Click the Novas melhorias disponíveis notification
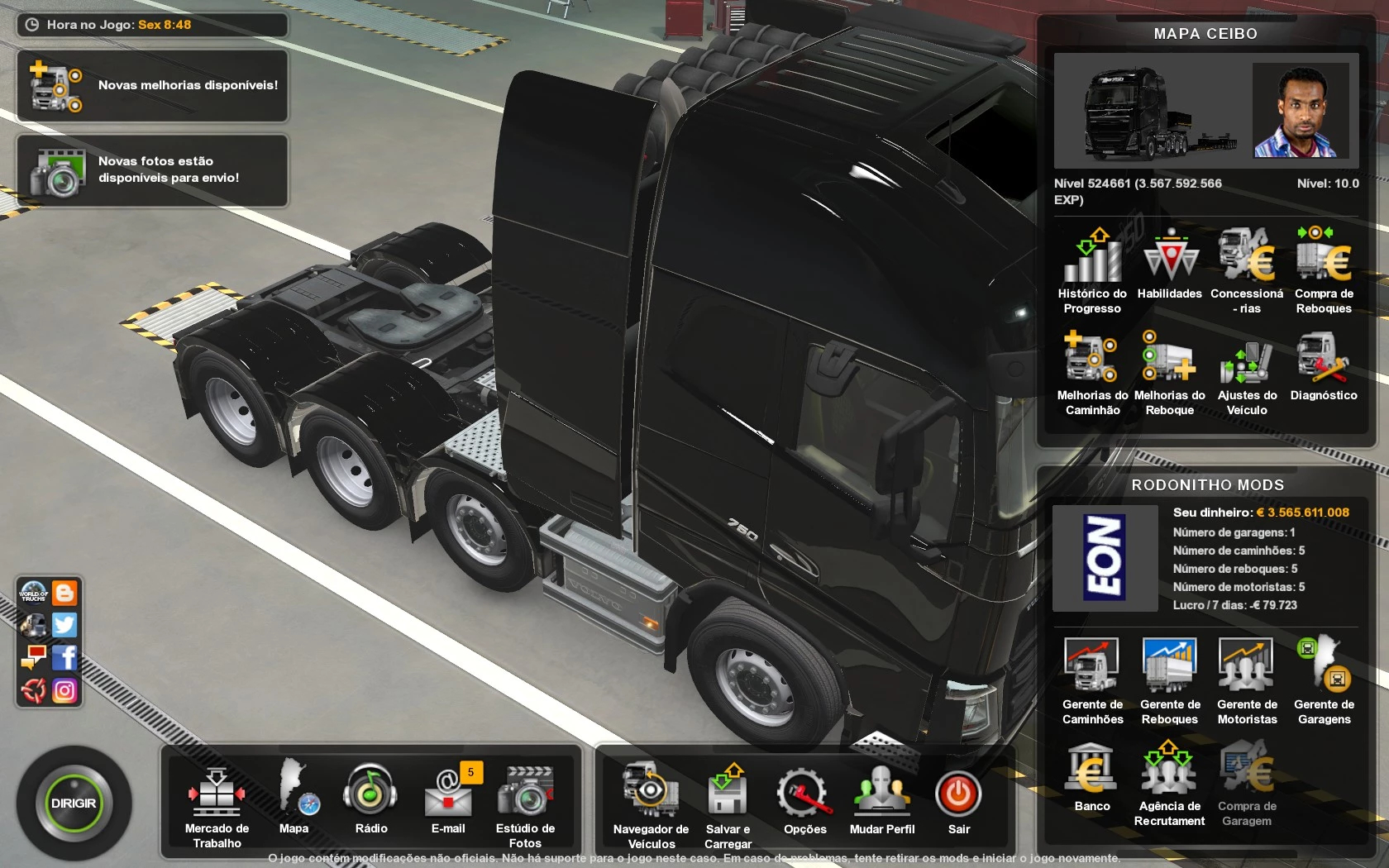 point(152,86)
